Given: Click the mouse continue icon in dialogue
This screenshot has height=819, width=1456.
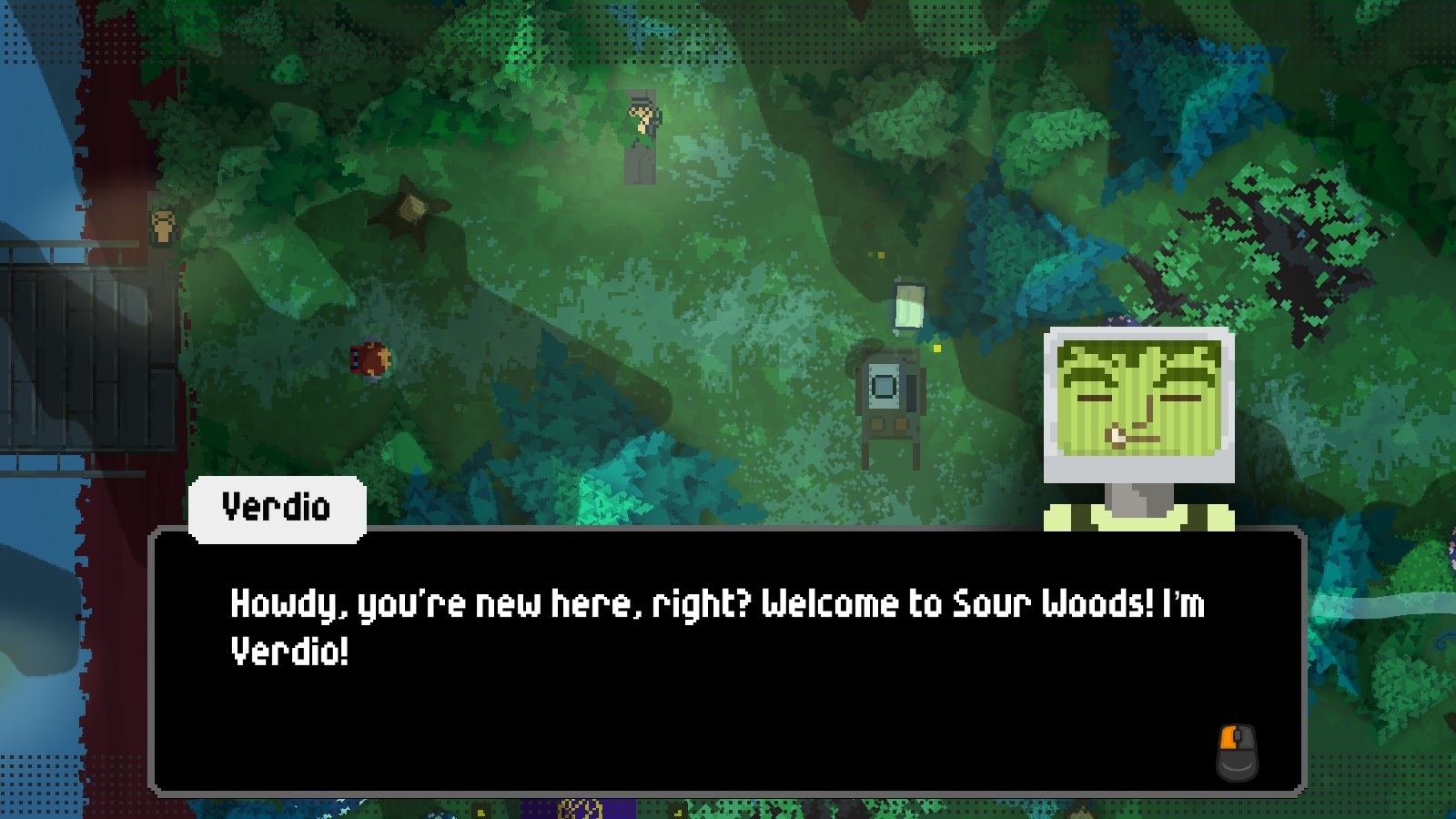Looking at the screenshot, I should point(1237,752).
